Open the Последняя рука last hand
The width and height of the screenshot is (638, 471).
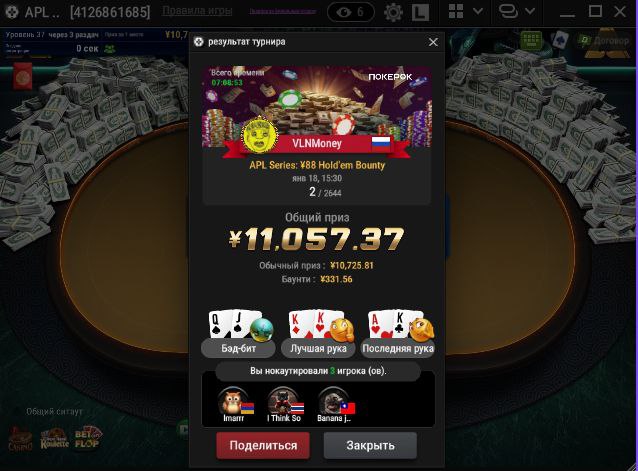coord(399,349)
